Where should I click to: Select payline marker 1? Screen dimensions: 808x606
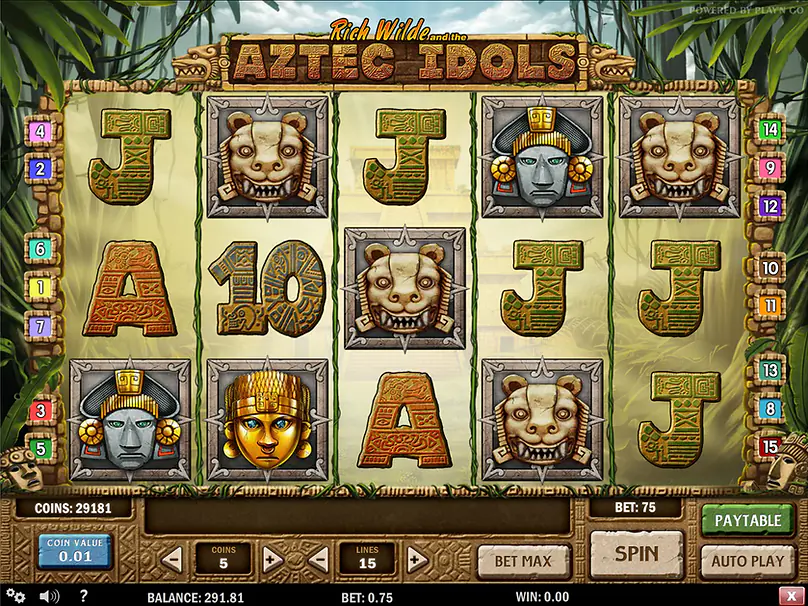[41, 288]
